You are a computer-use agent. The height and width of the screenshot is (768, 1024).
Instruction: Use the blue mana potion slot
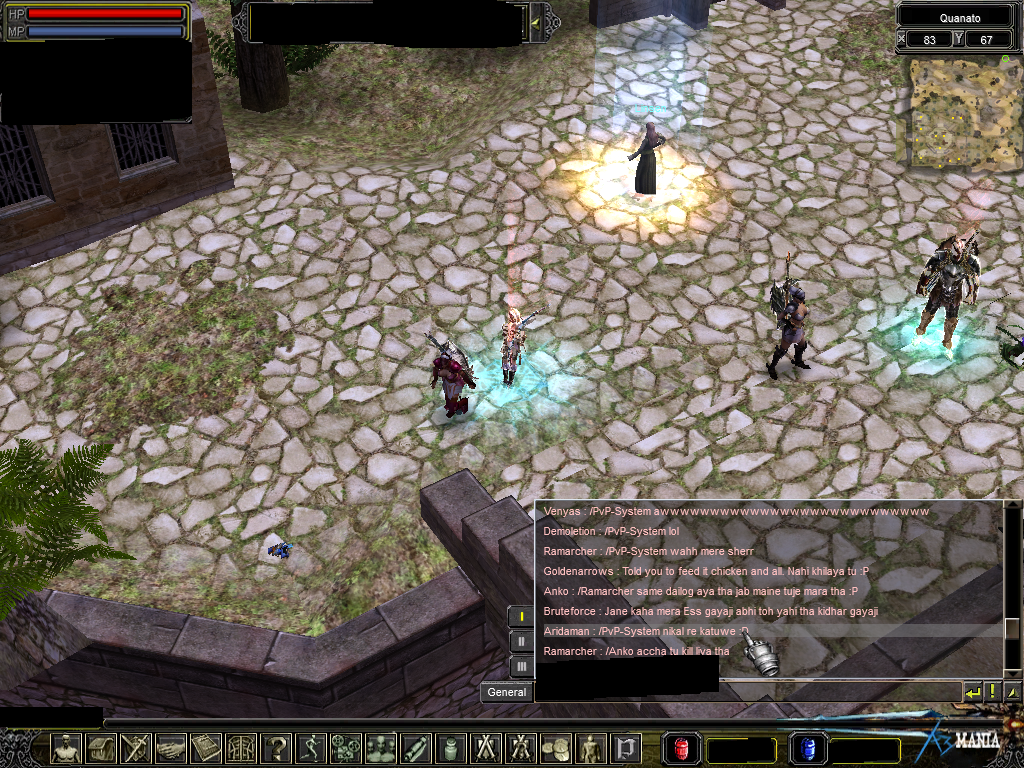coord(807,748)
